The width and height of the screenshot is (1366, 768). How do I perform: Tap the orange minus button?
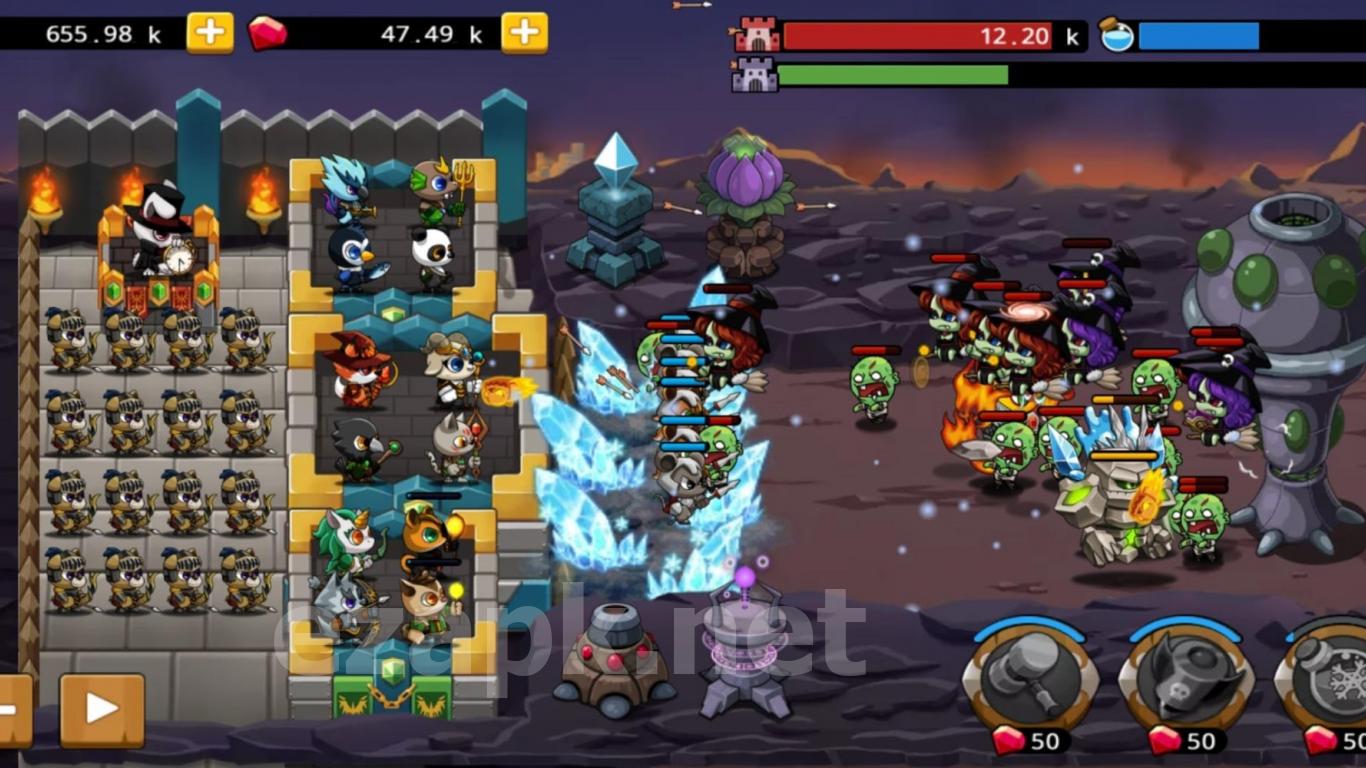click(12, 710)
